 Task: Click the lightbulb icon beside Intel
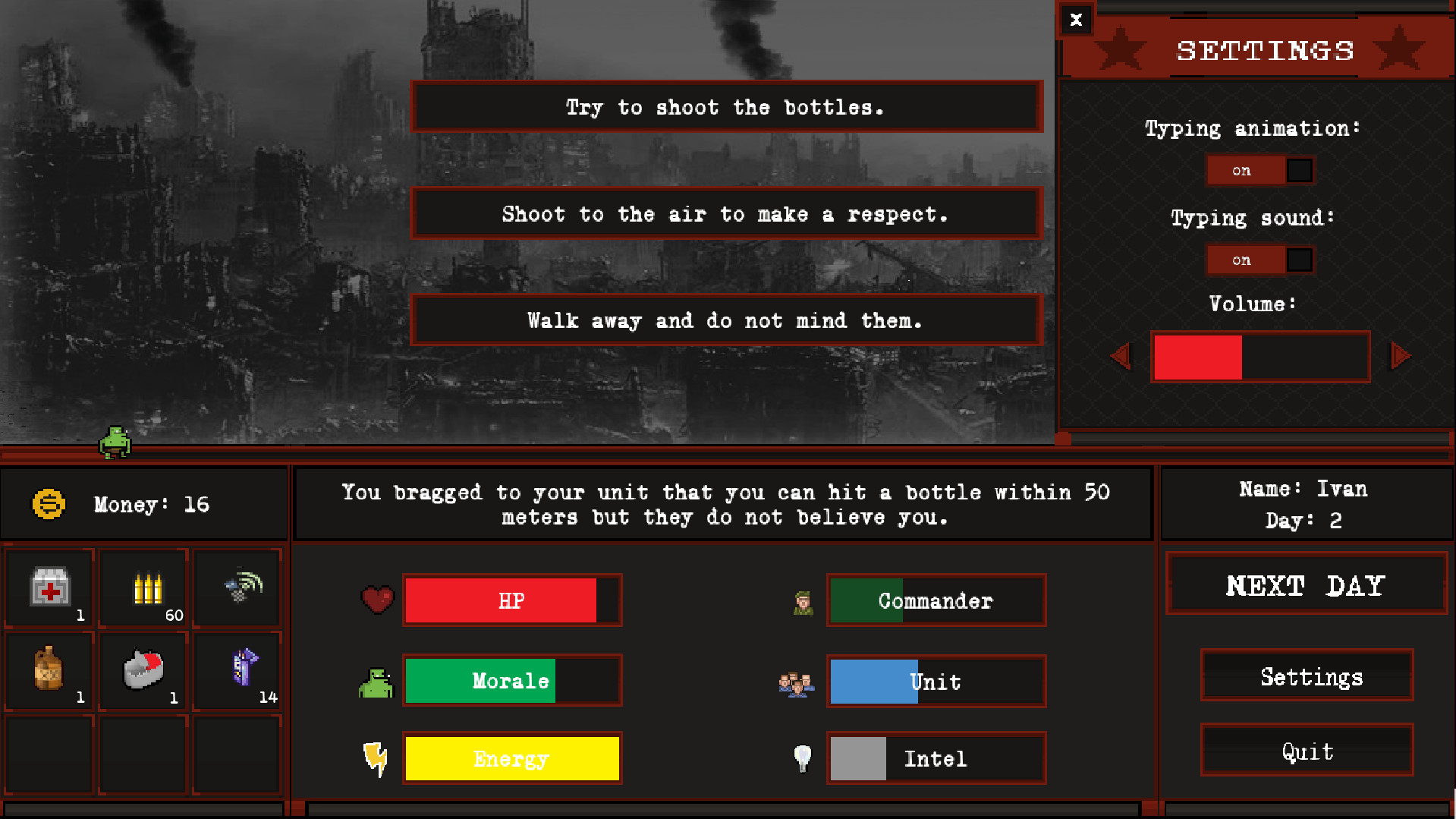point(801,757)
